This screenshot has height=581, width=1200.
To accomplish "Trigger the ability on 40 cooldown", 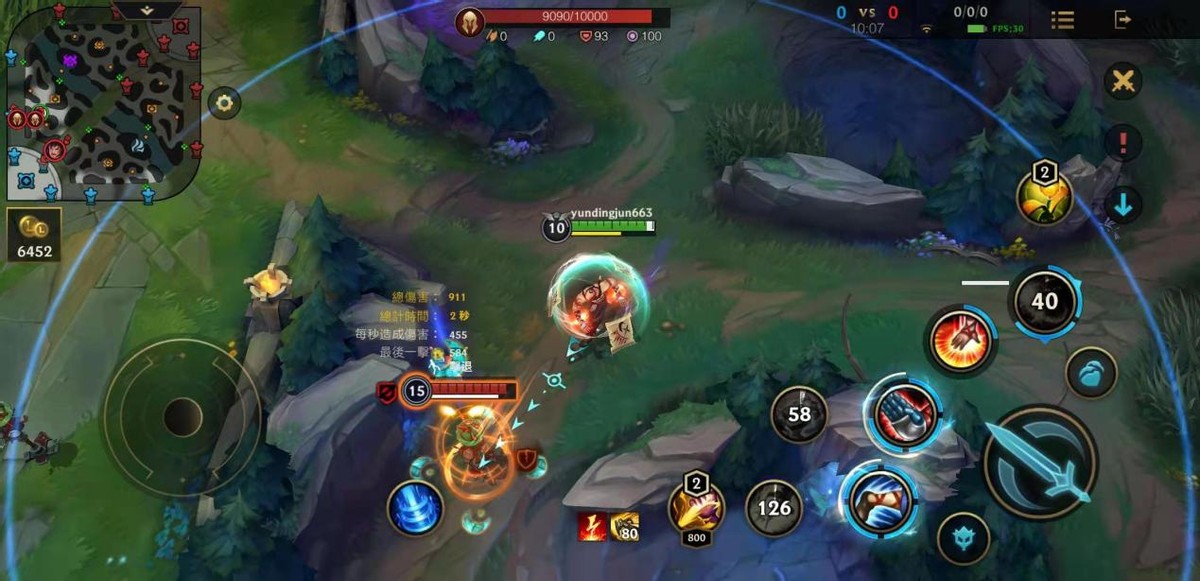I will [x=1044, y=301].
